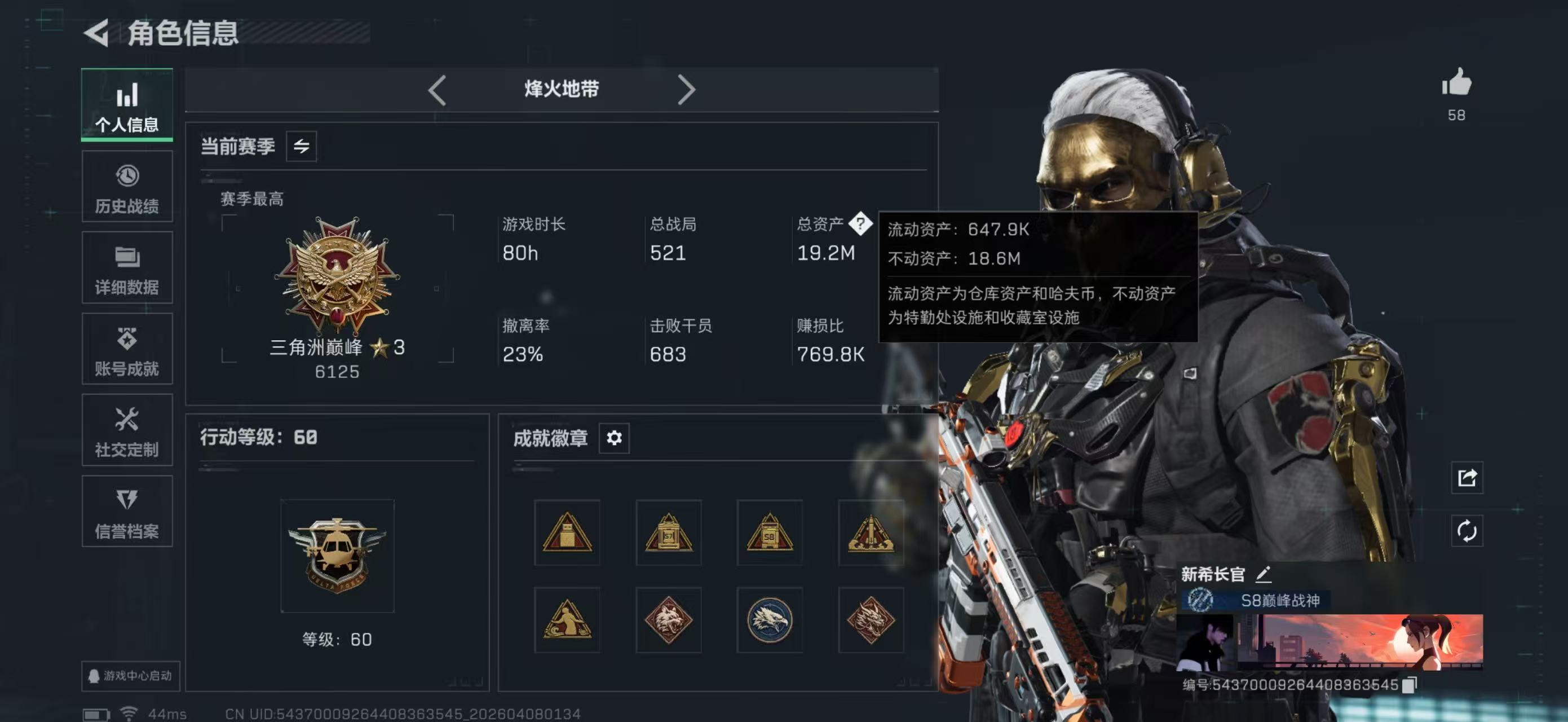The image size is (1568, 722).
Task: Click the golden dragon achievement badge
Action: (871, 620)
